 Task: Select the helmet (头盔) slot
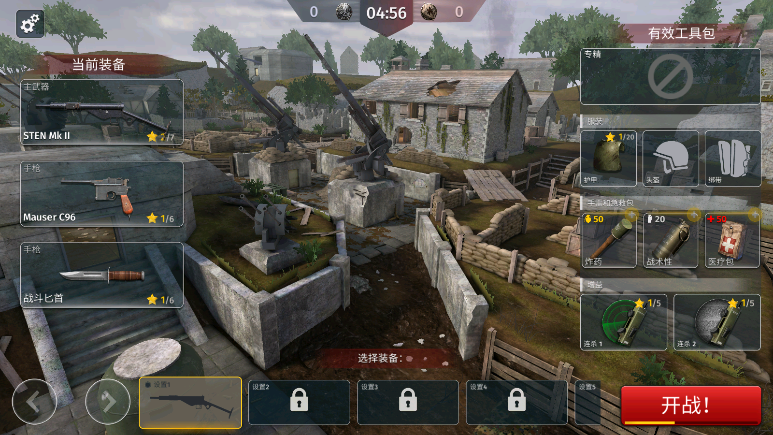tap(670, 158)
